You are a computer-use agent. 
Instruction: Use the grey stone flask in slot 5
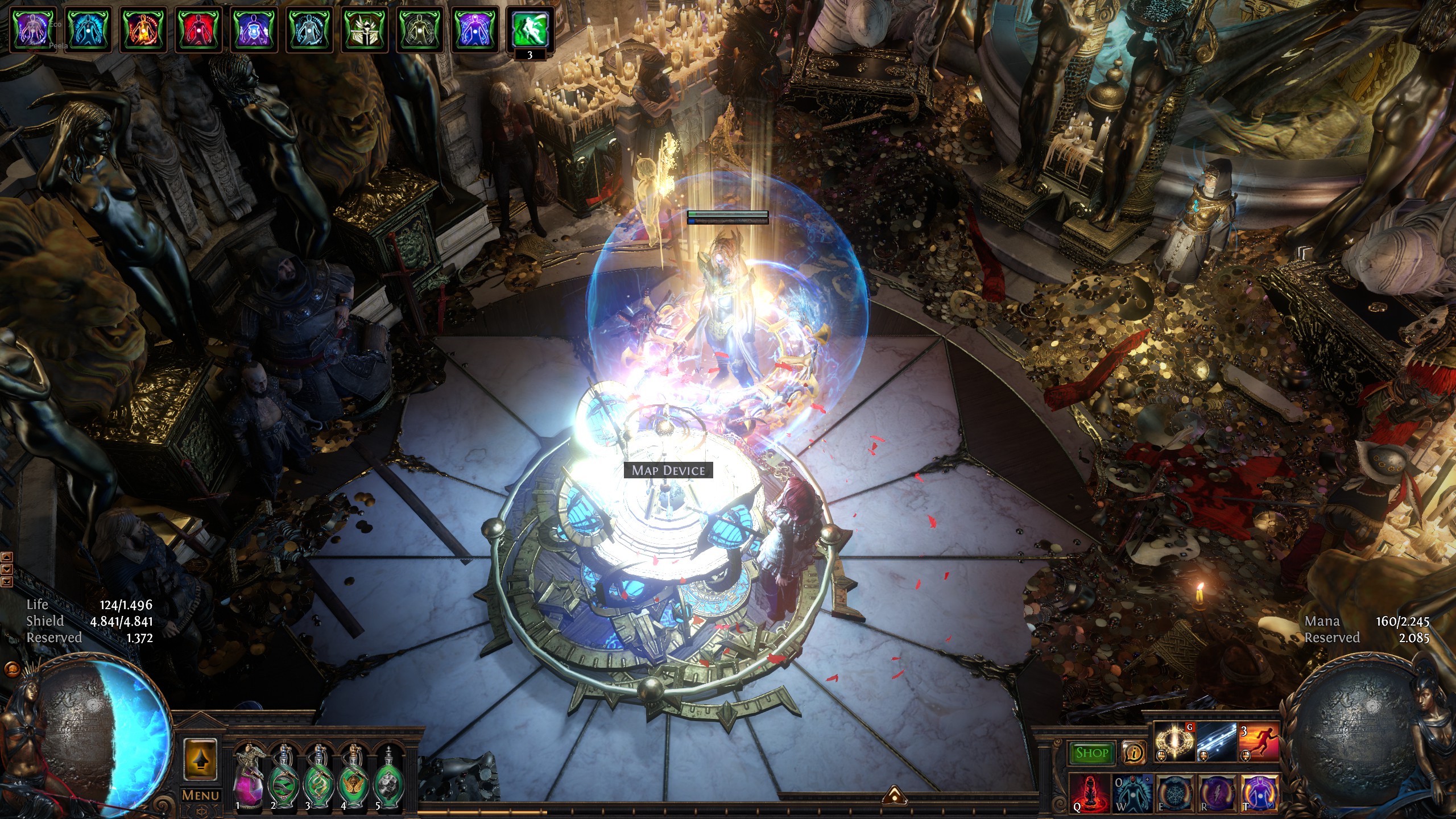tap(388, 777)
